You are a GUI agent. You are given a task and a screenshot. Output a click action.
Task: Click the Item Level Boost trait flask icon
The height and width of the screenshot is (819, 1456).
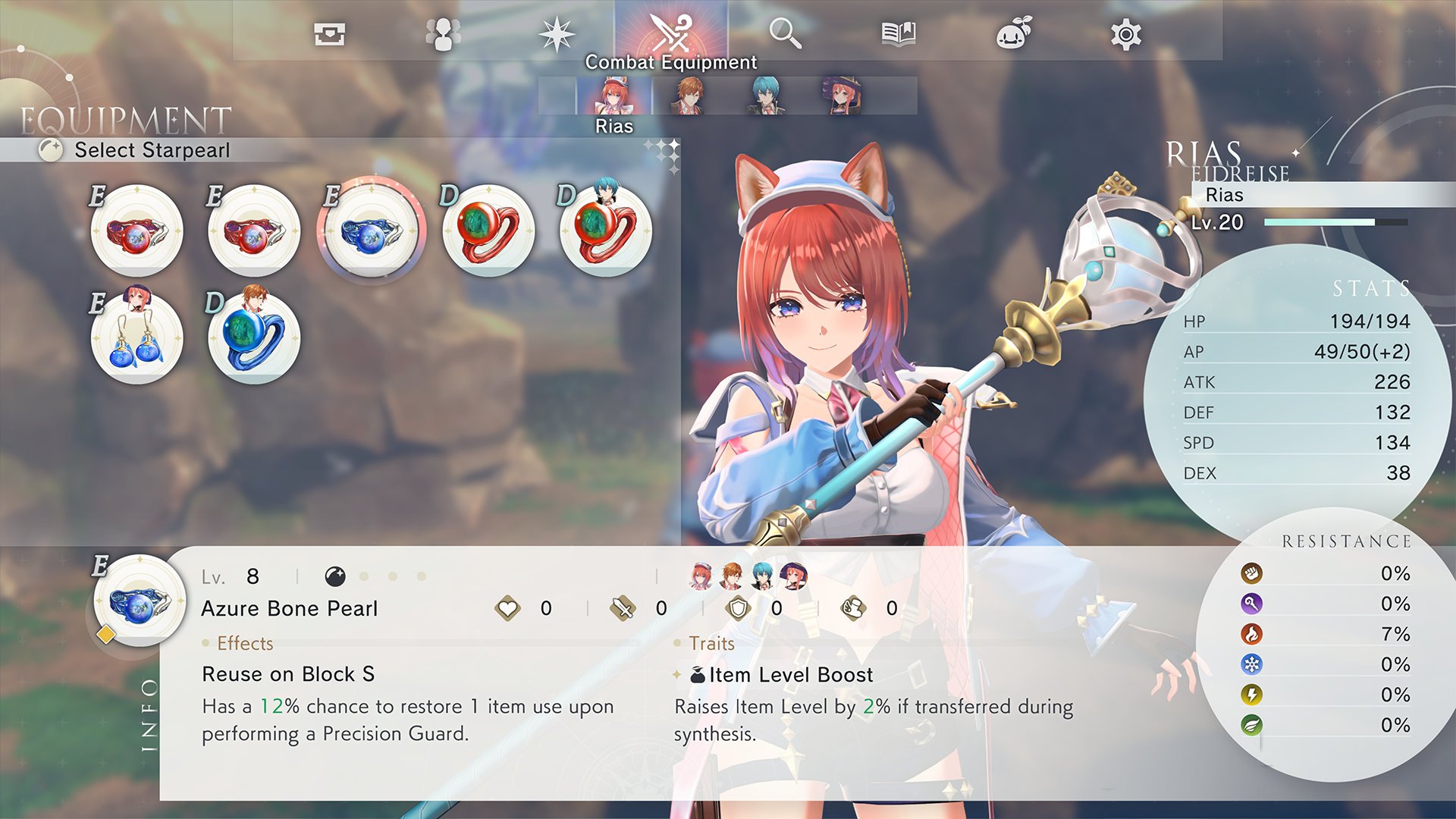click(699, 674)
